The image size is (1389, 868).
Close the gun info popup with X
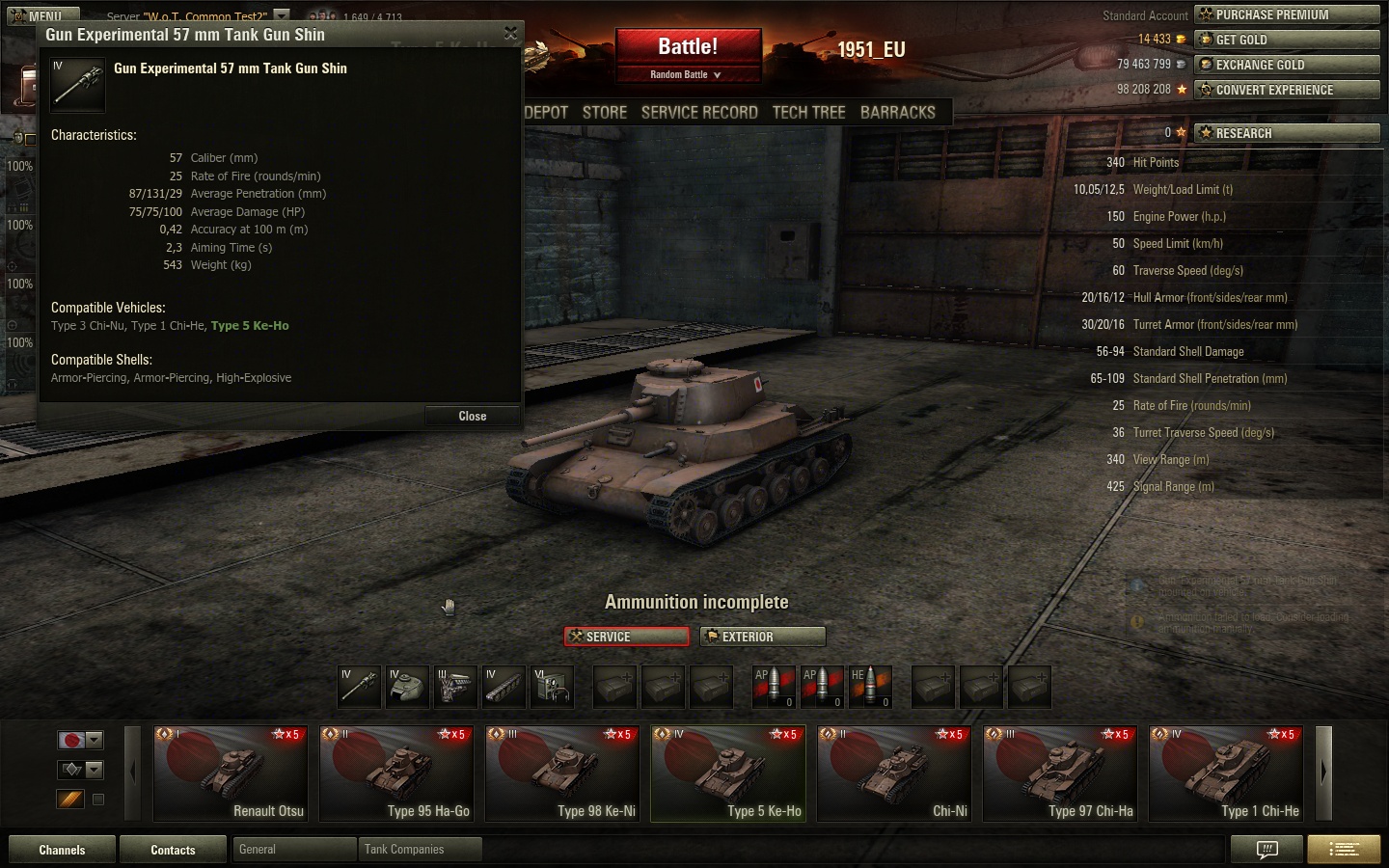[510, 34]
